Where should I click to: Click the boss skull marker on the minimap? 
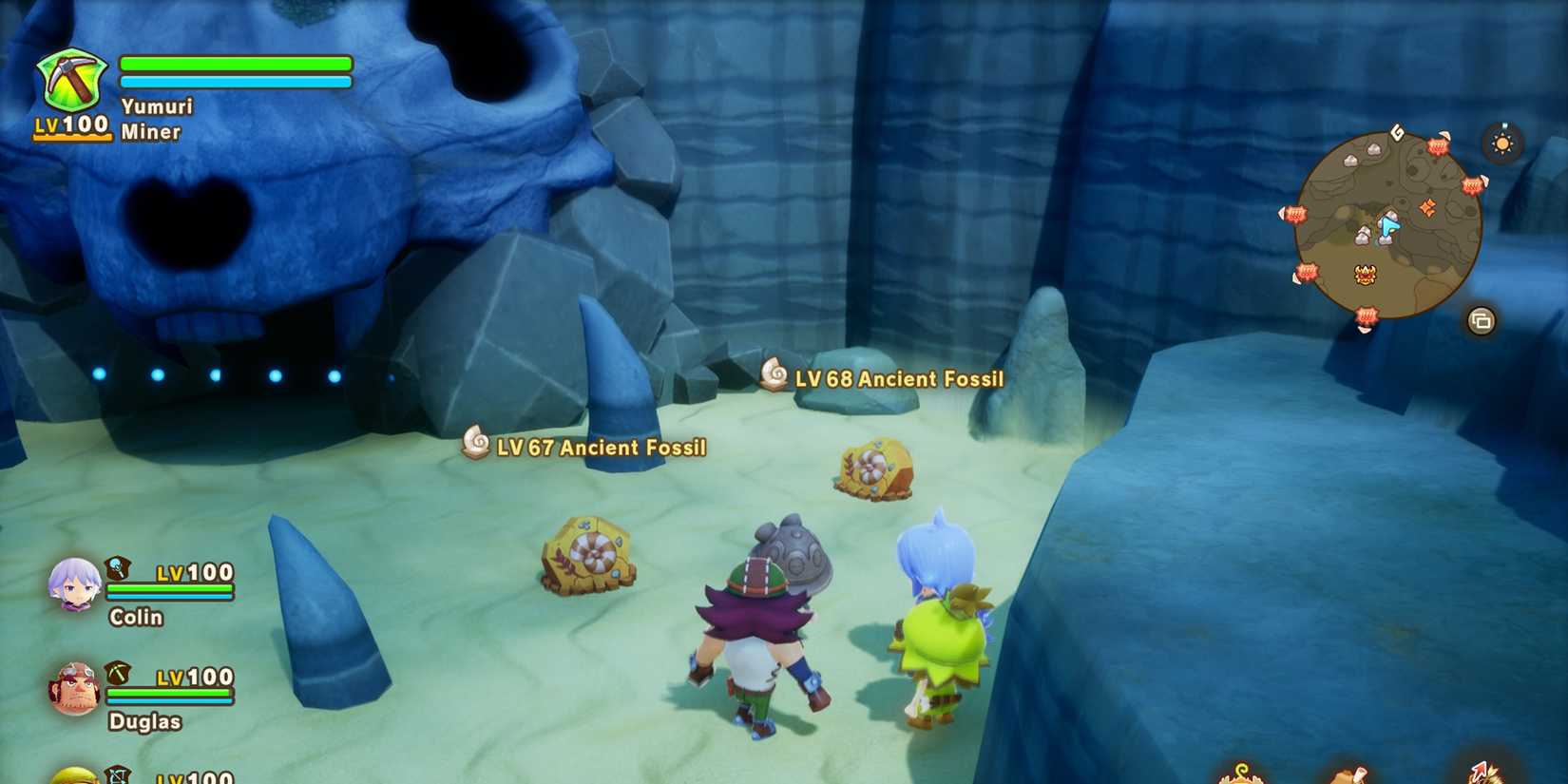pos(1365,274)
